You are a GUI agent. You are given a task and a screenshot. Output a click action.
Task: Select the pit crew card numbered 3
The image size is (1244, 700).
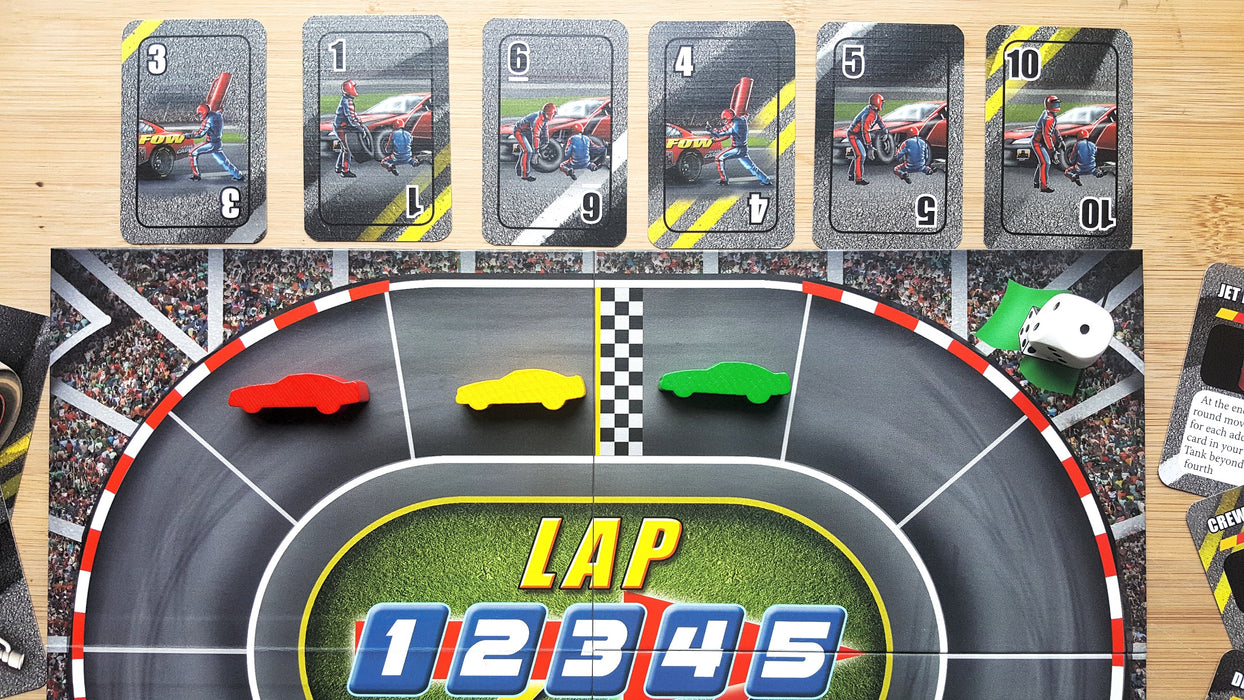pos(194,131)
